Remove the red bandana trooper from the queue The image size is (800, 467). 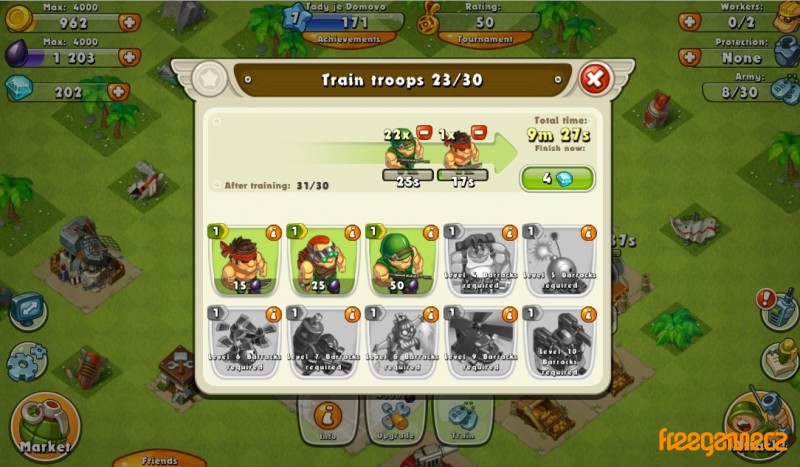pos(479,132)
